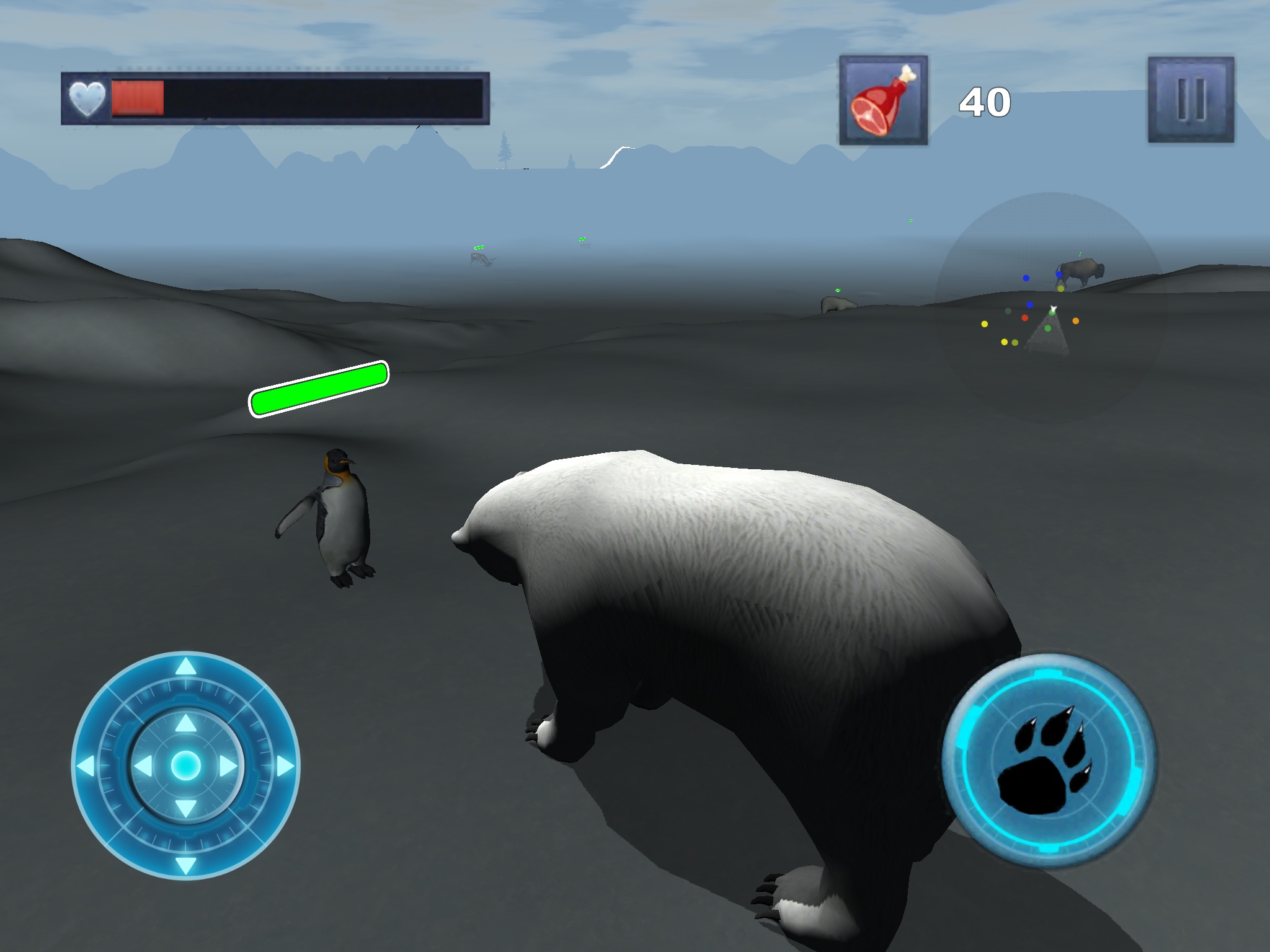
Task: Click the meat food icon
Action: pos(883,100)
